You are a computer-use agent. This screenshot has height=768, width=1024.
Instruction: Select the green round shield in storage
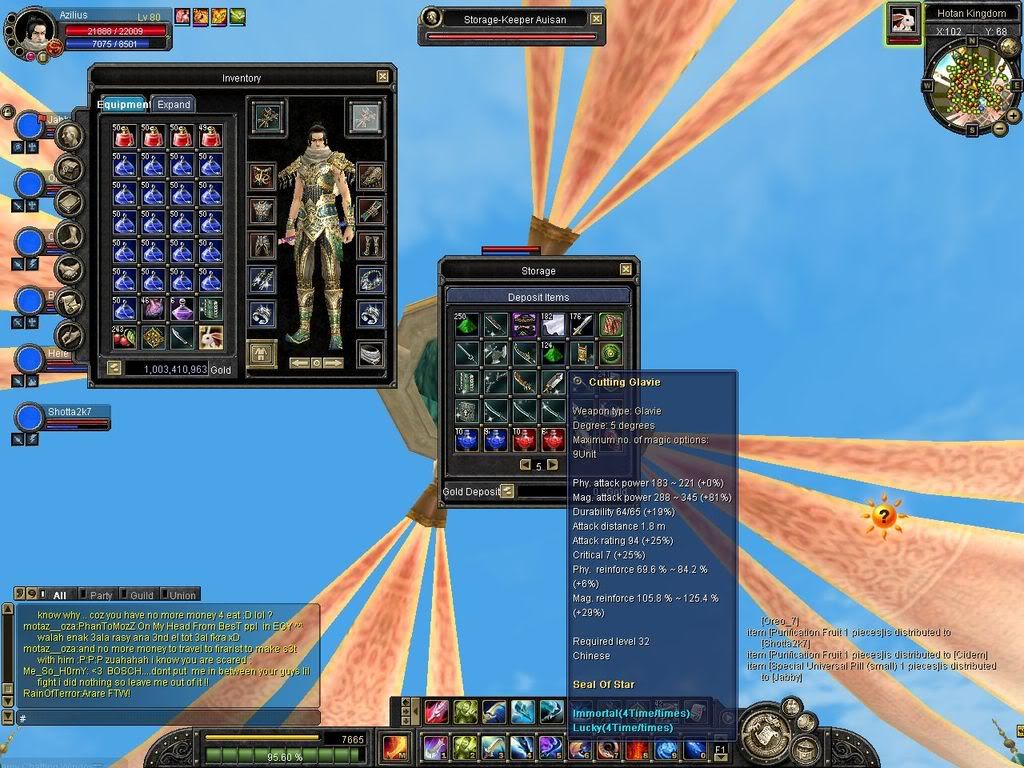[x=610, y=353]
